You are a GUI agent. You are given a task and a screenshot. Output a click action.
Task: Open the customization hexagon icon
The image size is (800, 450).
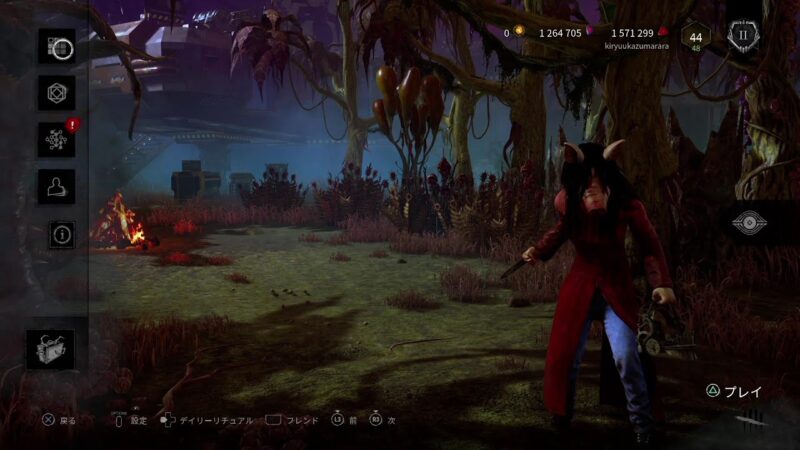(57, 93)
